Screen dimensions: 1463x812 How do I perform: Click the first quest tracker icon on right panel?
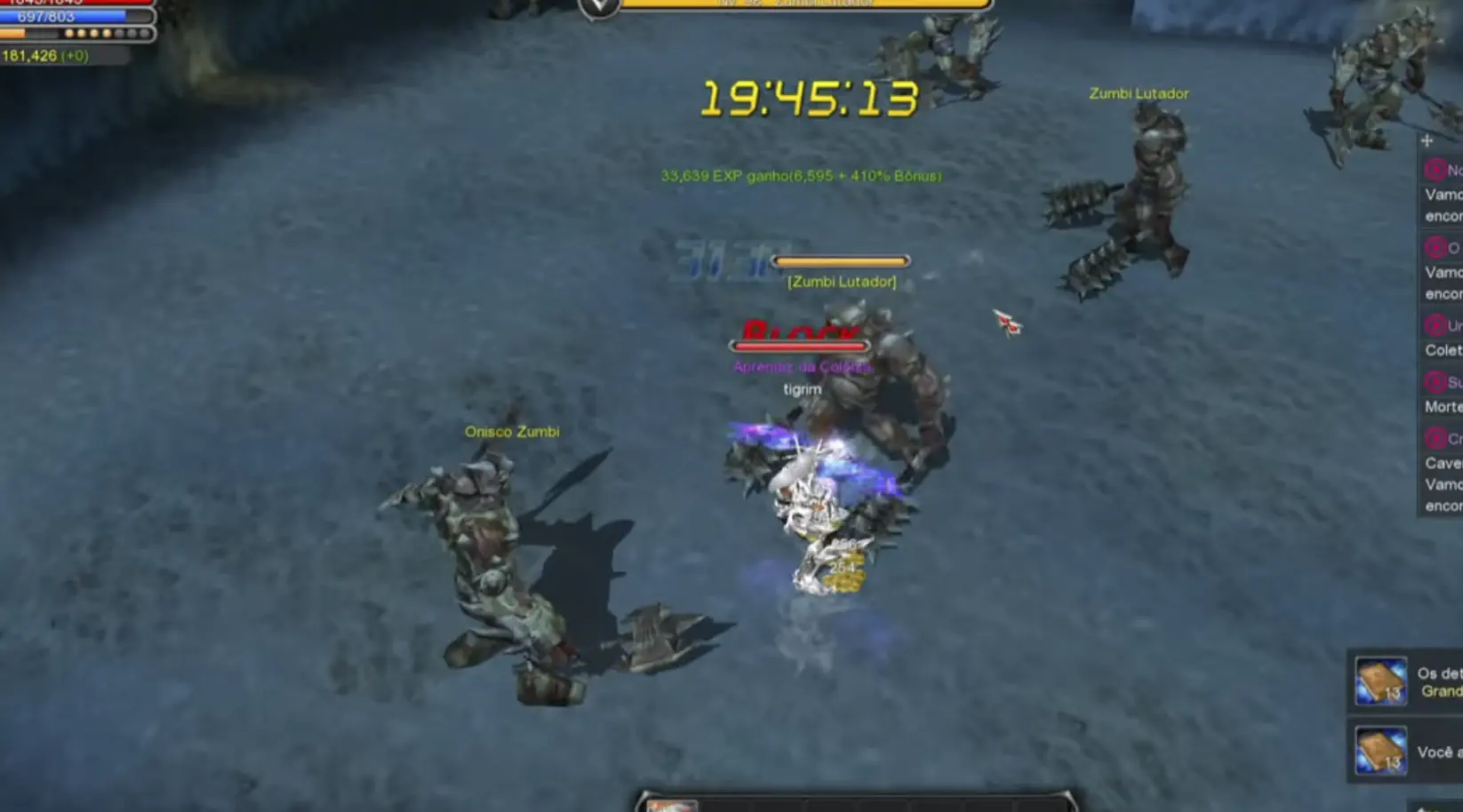[1434, 169]
